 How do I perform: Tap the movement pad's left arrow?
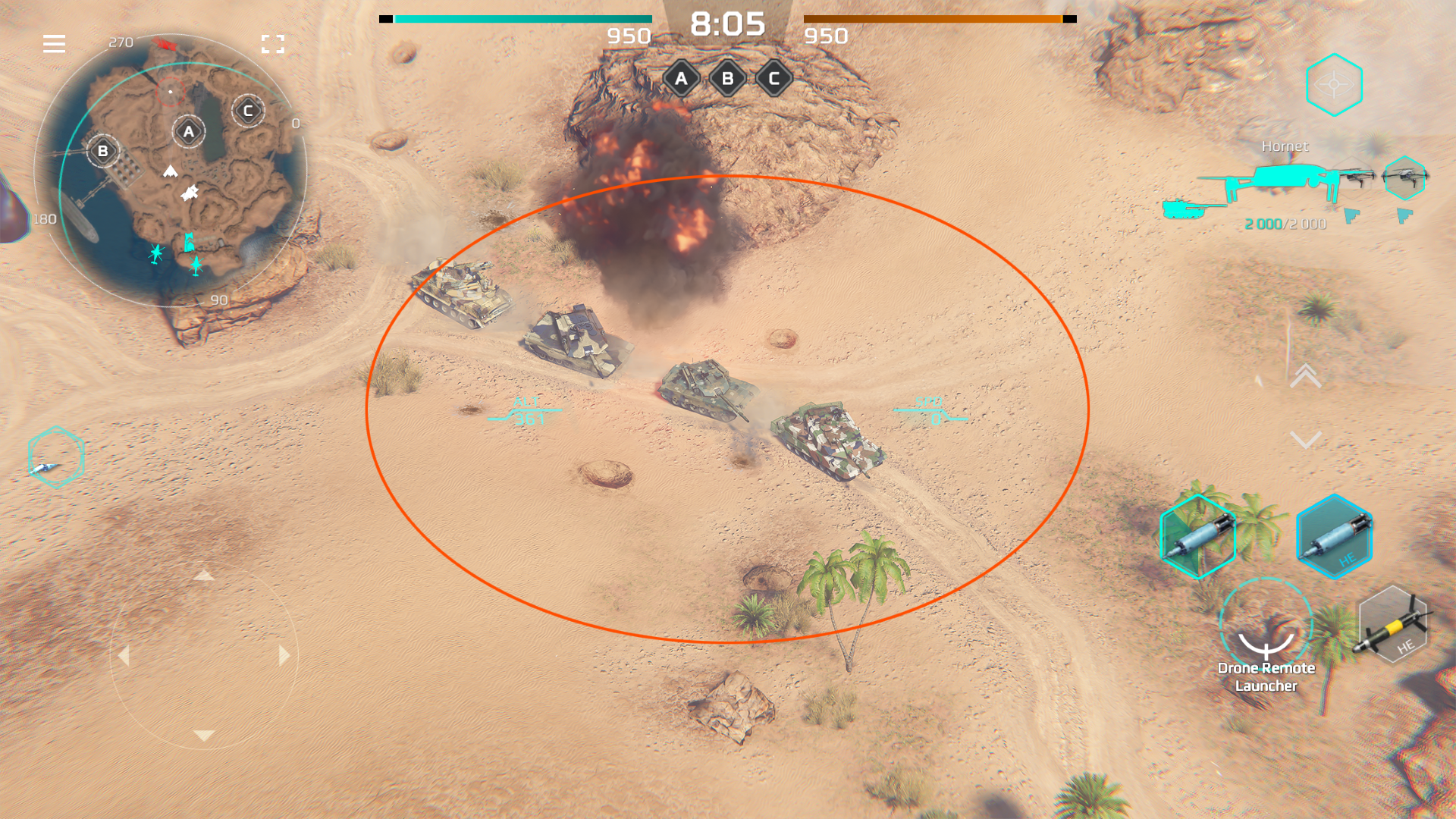[124, 655]
